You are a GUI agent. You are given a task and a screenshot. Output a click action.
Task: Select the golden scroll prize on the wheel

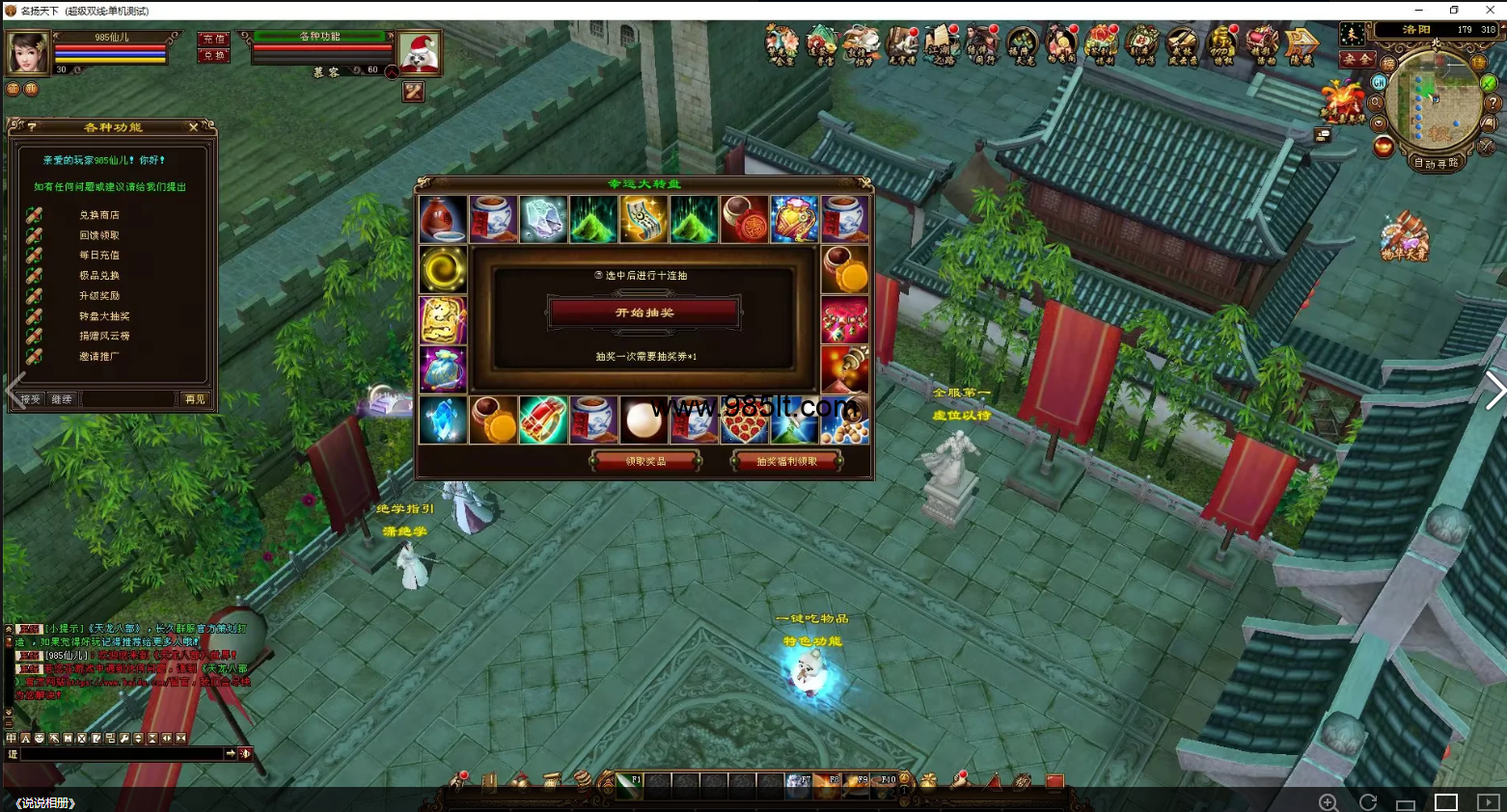pyautogui.click(x=644, y=219)
